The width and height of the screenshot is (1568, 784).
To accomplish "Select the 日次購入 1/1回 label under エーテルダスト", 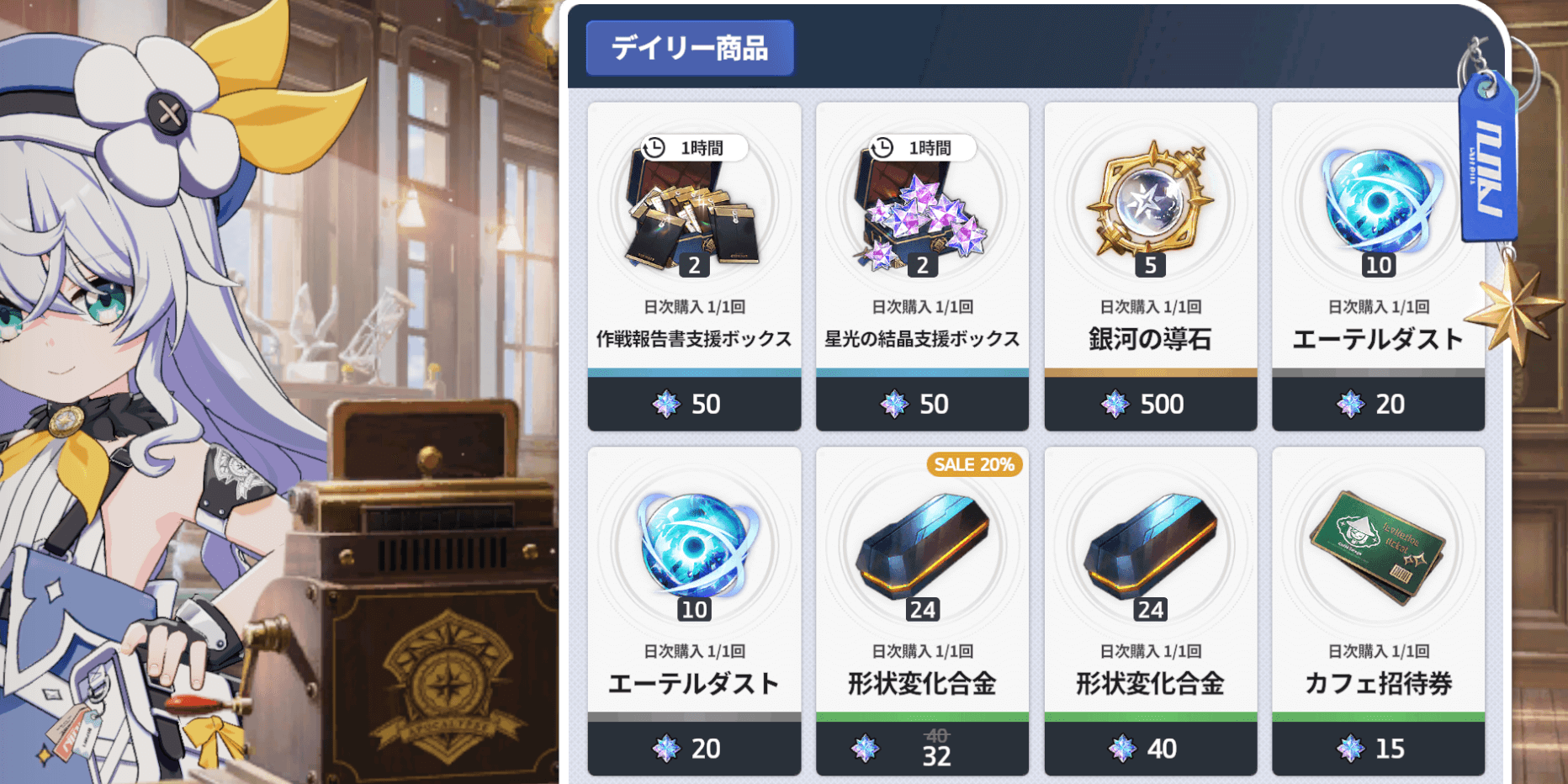I will [x=1378, y=306].
